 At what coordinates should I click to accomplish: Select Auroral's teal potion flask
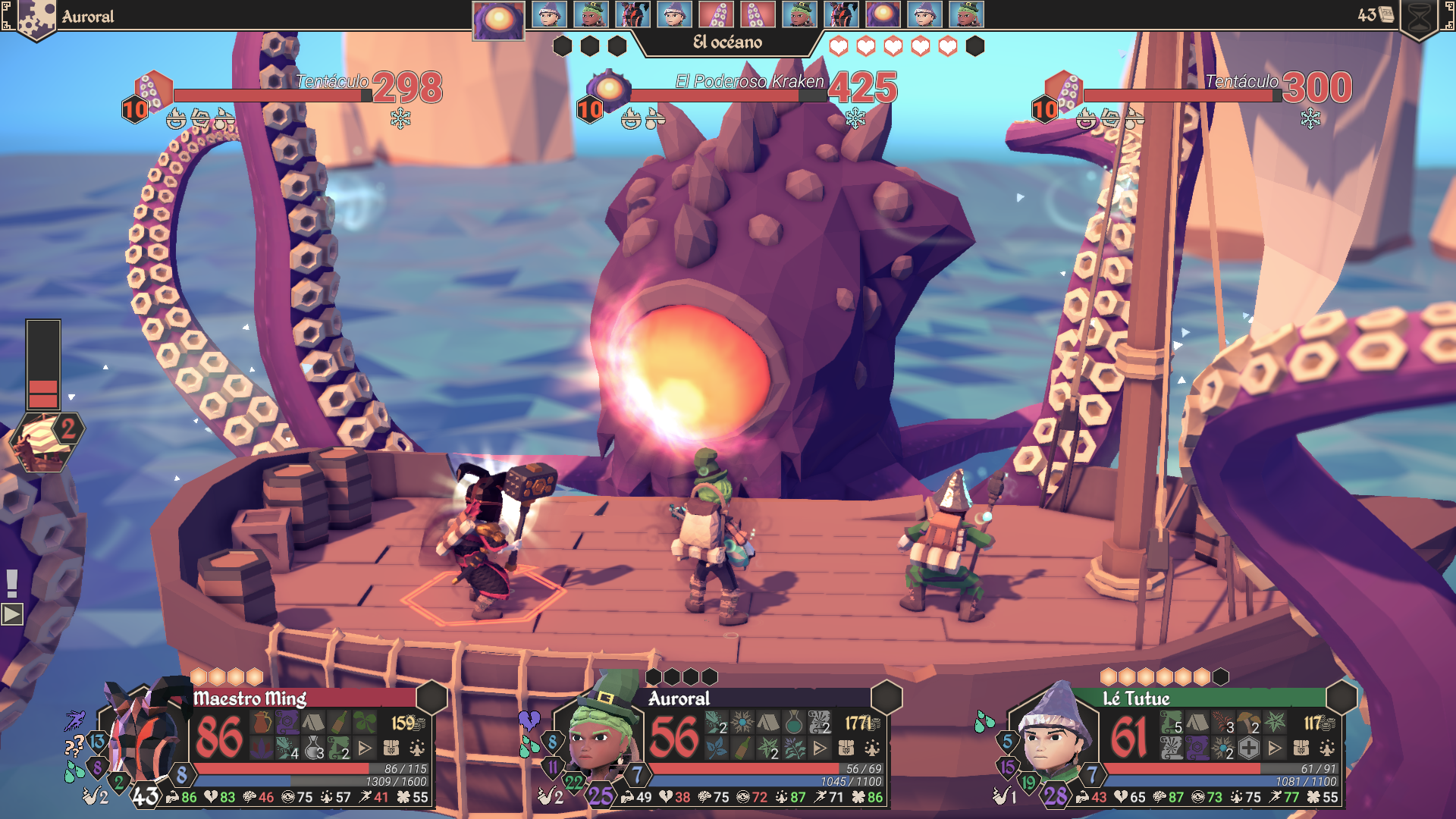(x=793, y=723)
